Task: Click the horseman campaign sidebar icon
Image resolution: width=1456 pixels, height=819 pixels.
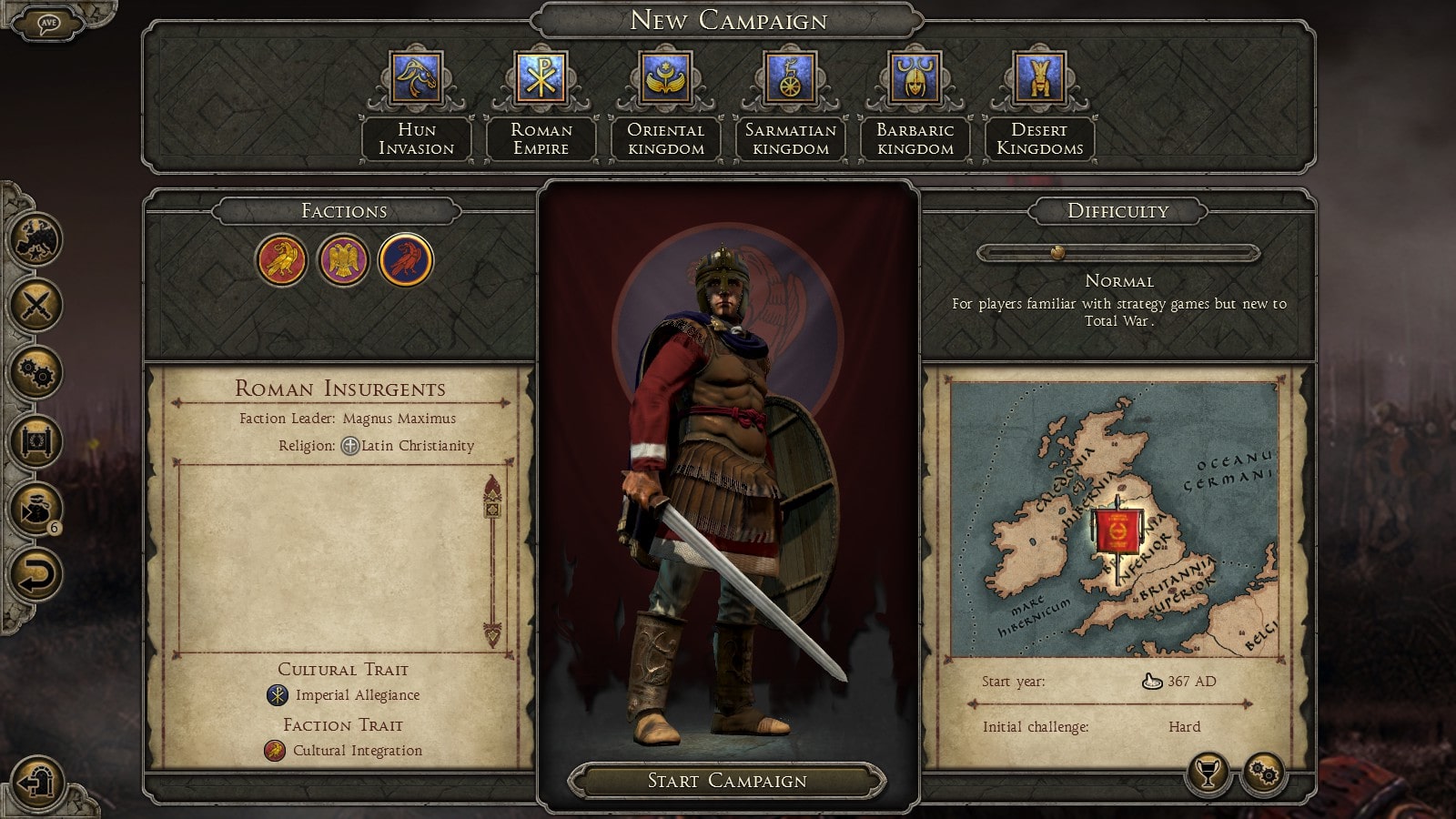Action: pyautogui.click(x=36, y=239)
